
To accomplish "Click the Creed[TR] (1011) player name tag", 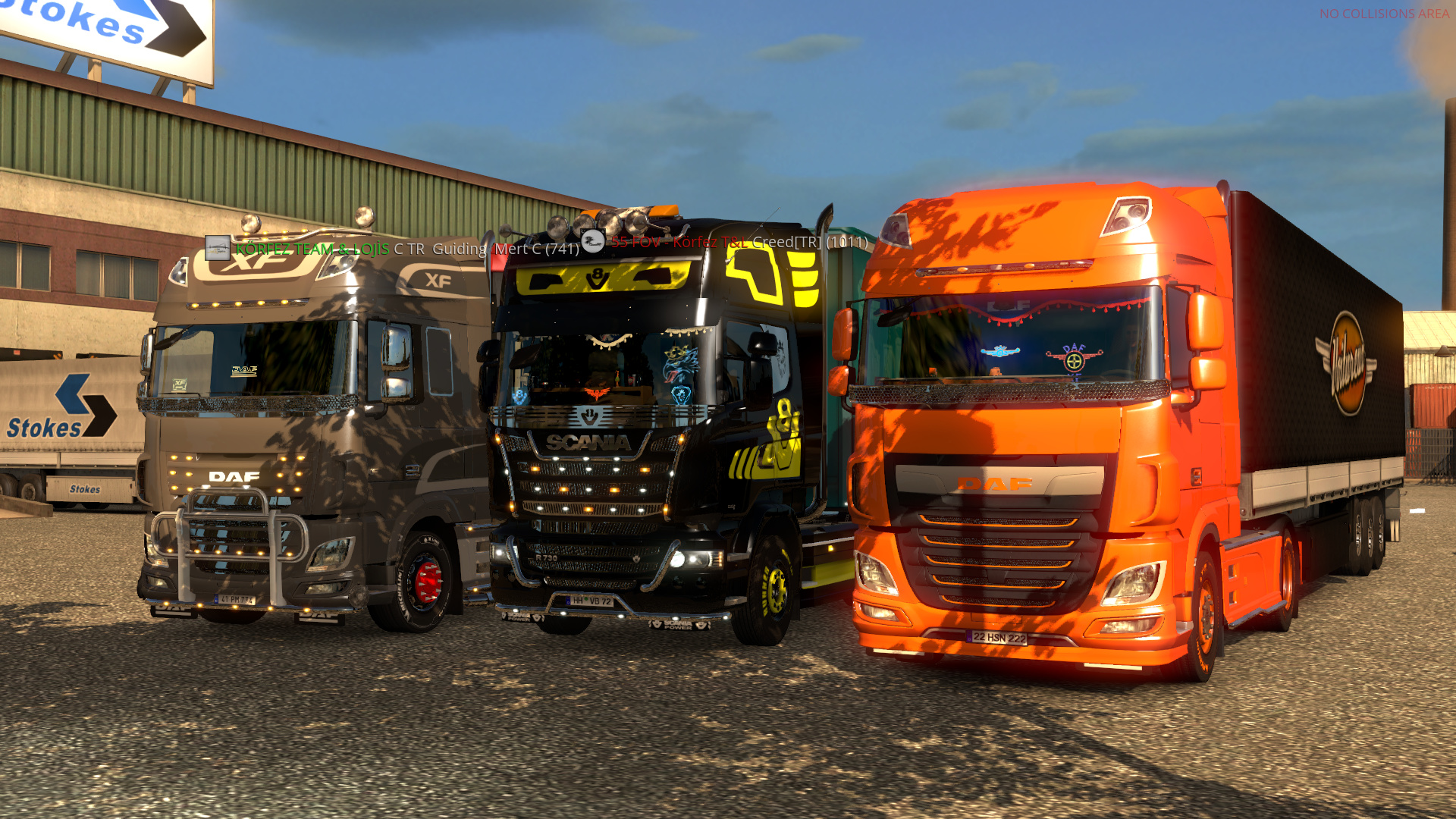I will point(810,242).
